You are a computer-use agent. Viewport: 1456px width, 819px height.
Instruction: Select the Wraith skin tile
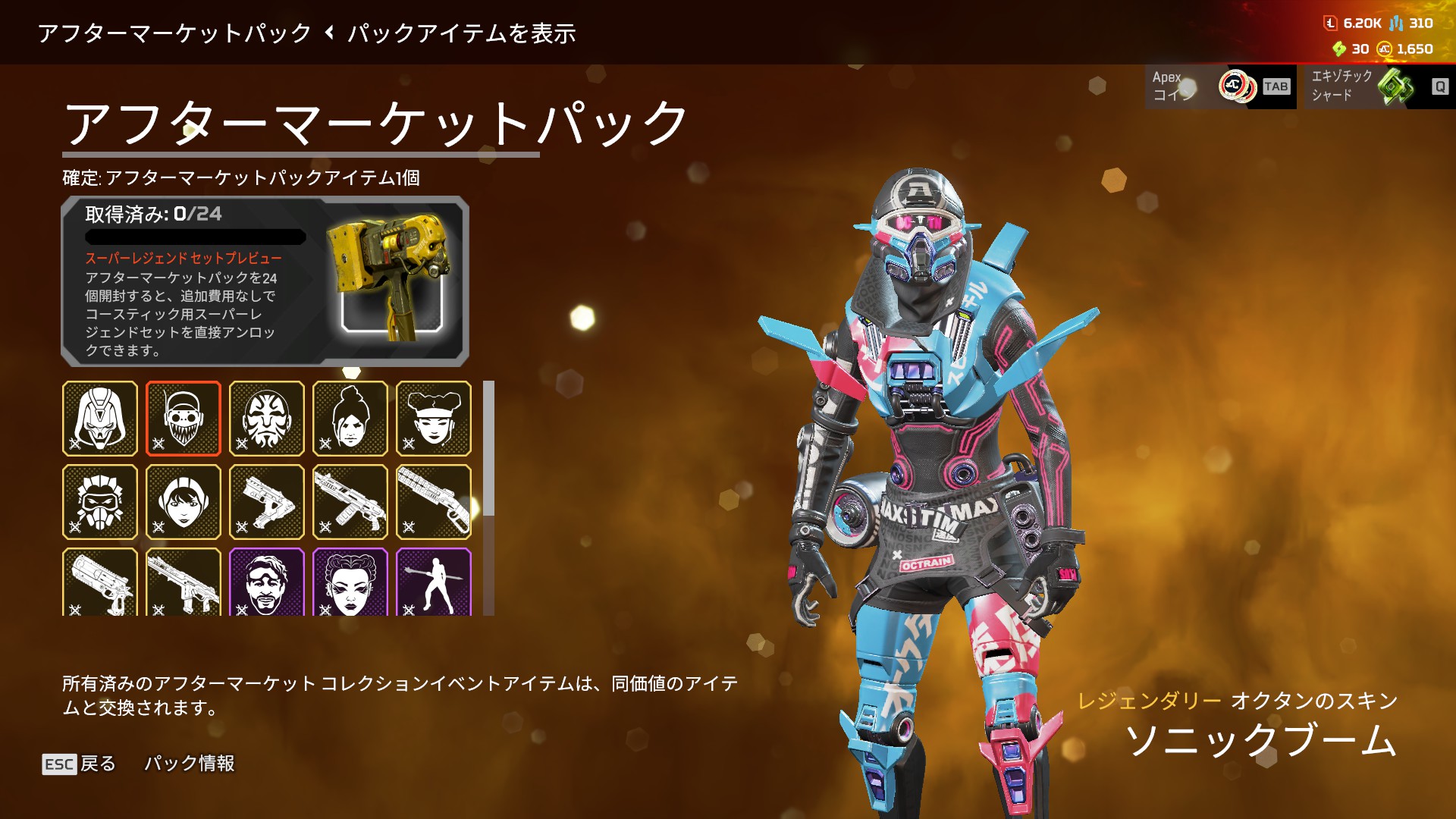pyautogui.click(x=350, y=419)
